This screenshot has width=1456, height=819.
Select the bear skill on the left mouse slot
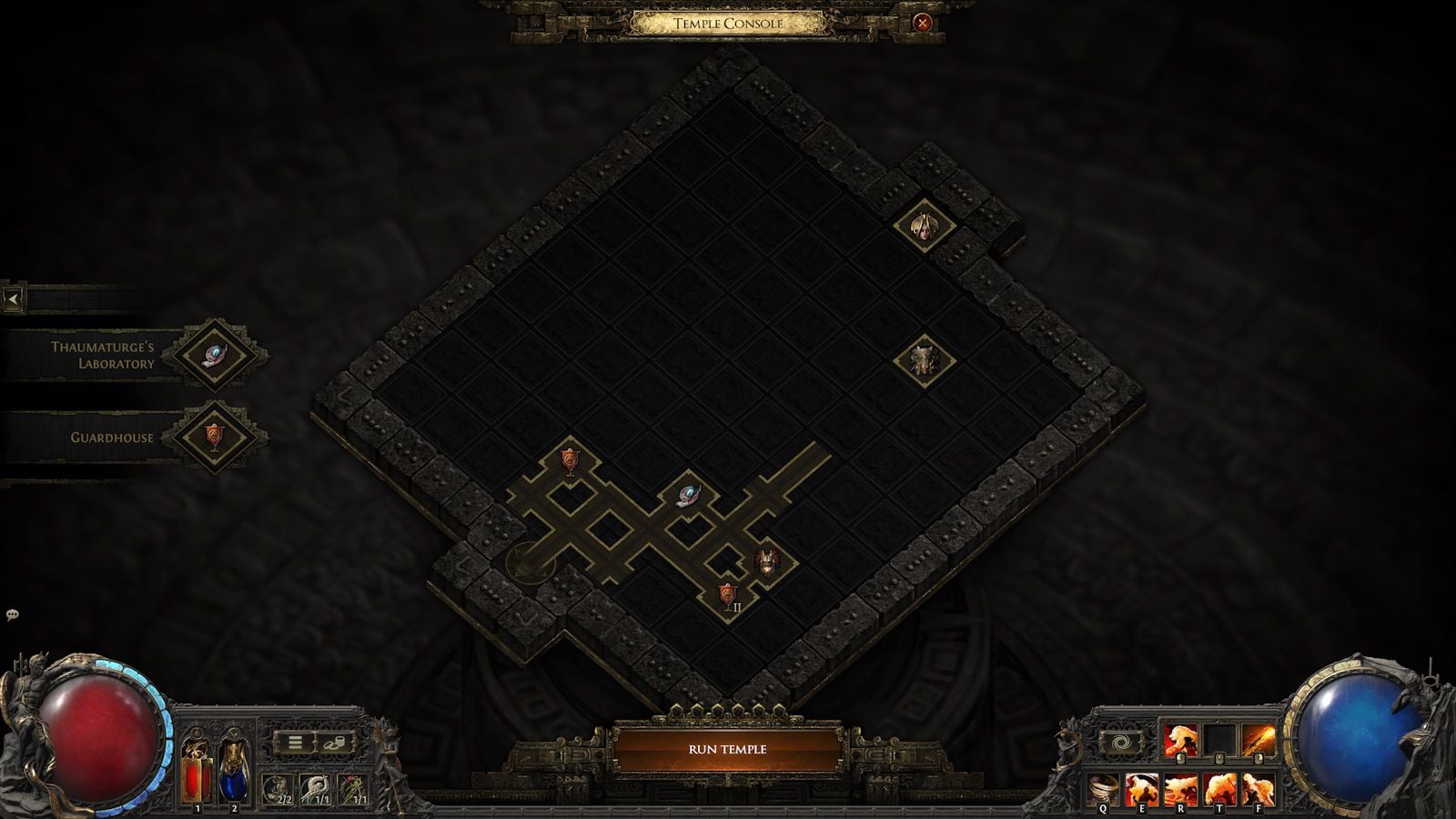point(1181,739)
